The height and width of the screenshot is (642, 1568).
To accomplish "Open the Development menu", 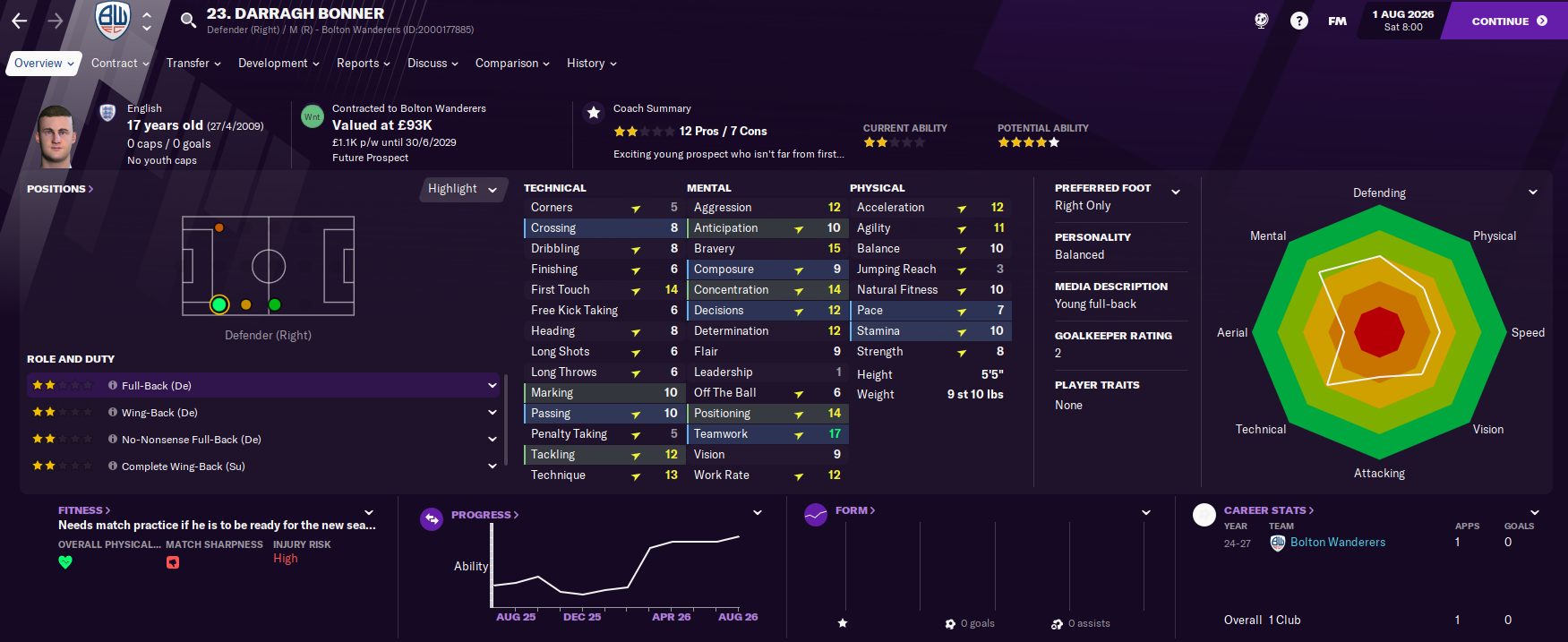I will (x=278, y=64).
